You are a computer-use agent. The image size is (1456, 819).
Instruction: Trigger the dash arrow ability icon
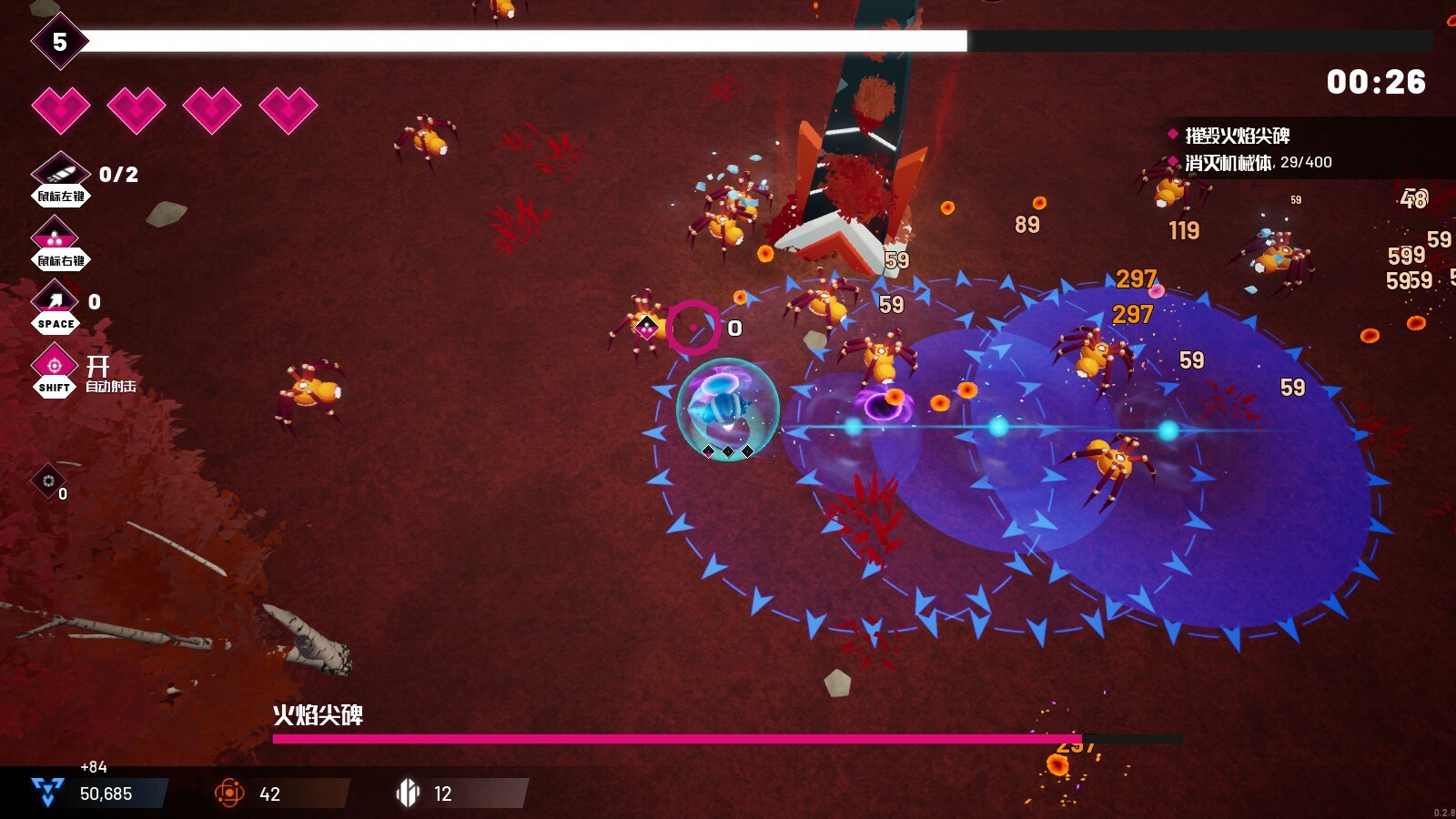(x=56, y=299)
